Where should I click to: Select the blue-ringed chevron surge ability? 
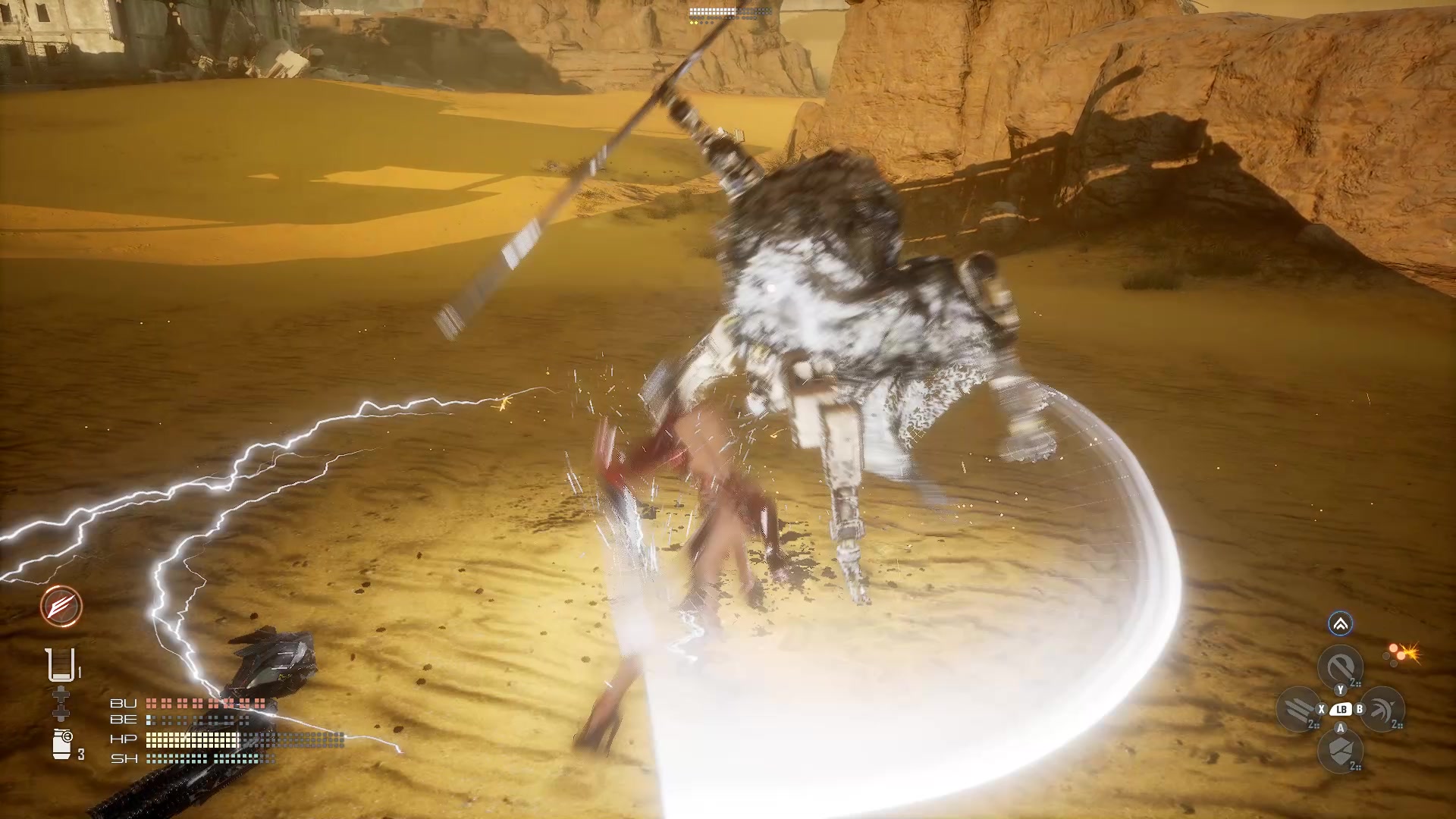point(1340,625)
